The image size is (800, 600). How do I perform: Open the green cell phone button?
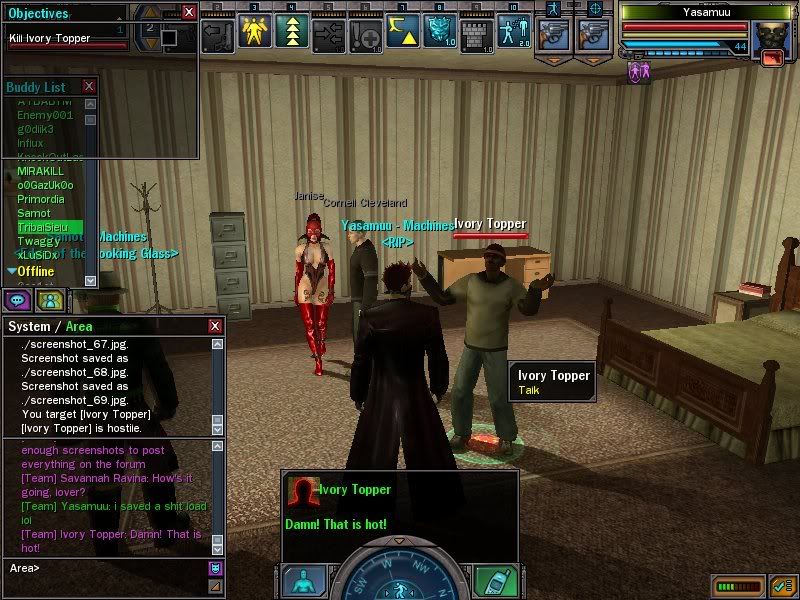coord(497,581)
